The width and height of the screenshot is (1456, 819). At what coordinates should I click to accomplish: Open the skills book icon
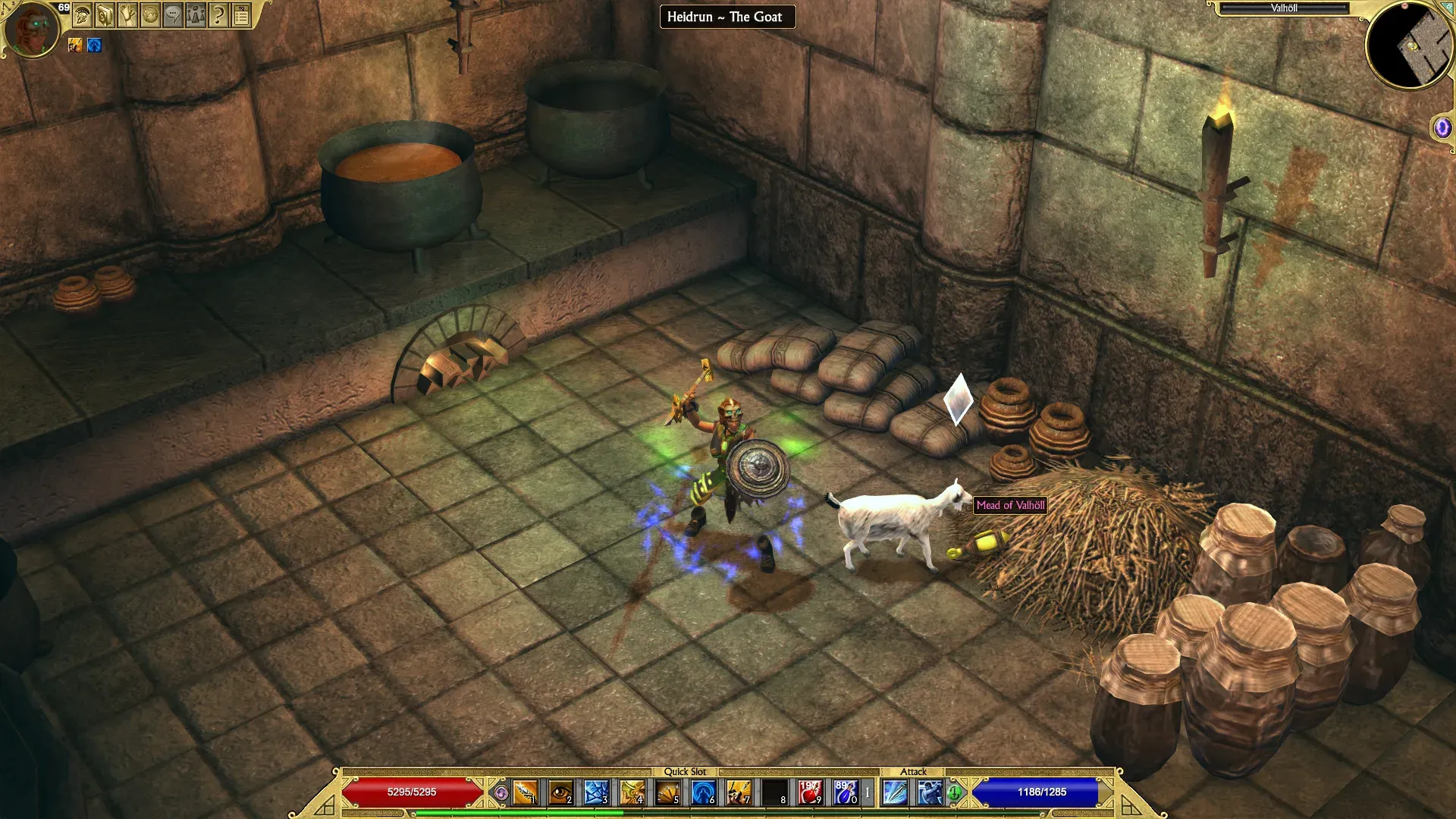pos(105,14)
